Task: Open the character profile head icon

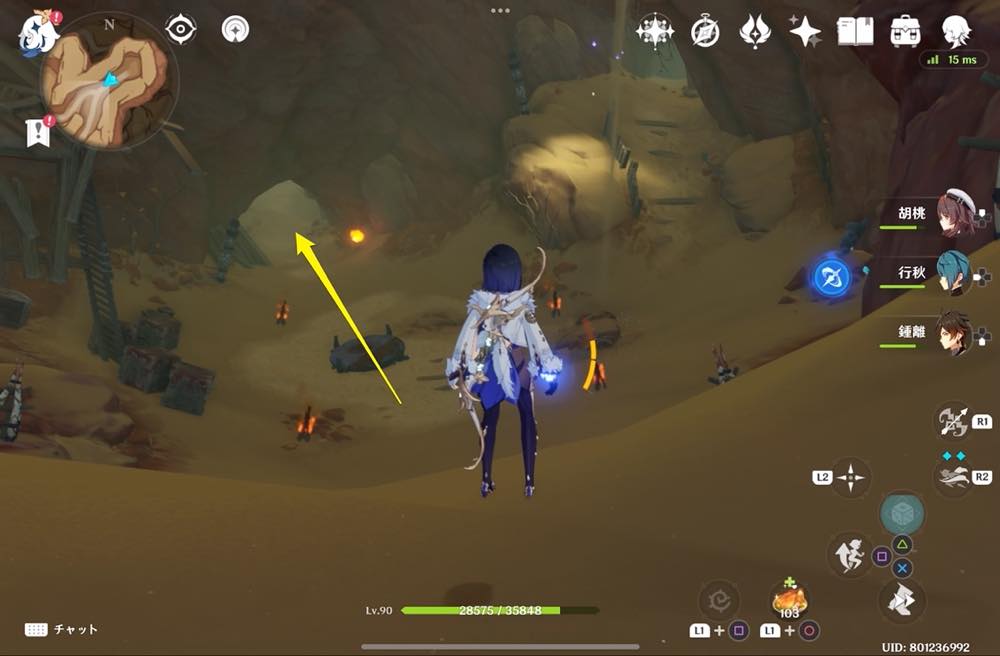Action: pyautogui.click(x=957, y=31)
